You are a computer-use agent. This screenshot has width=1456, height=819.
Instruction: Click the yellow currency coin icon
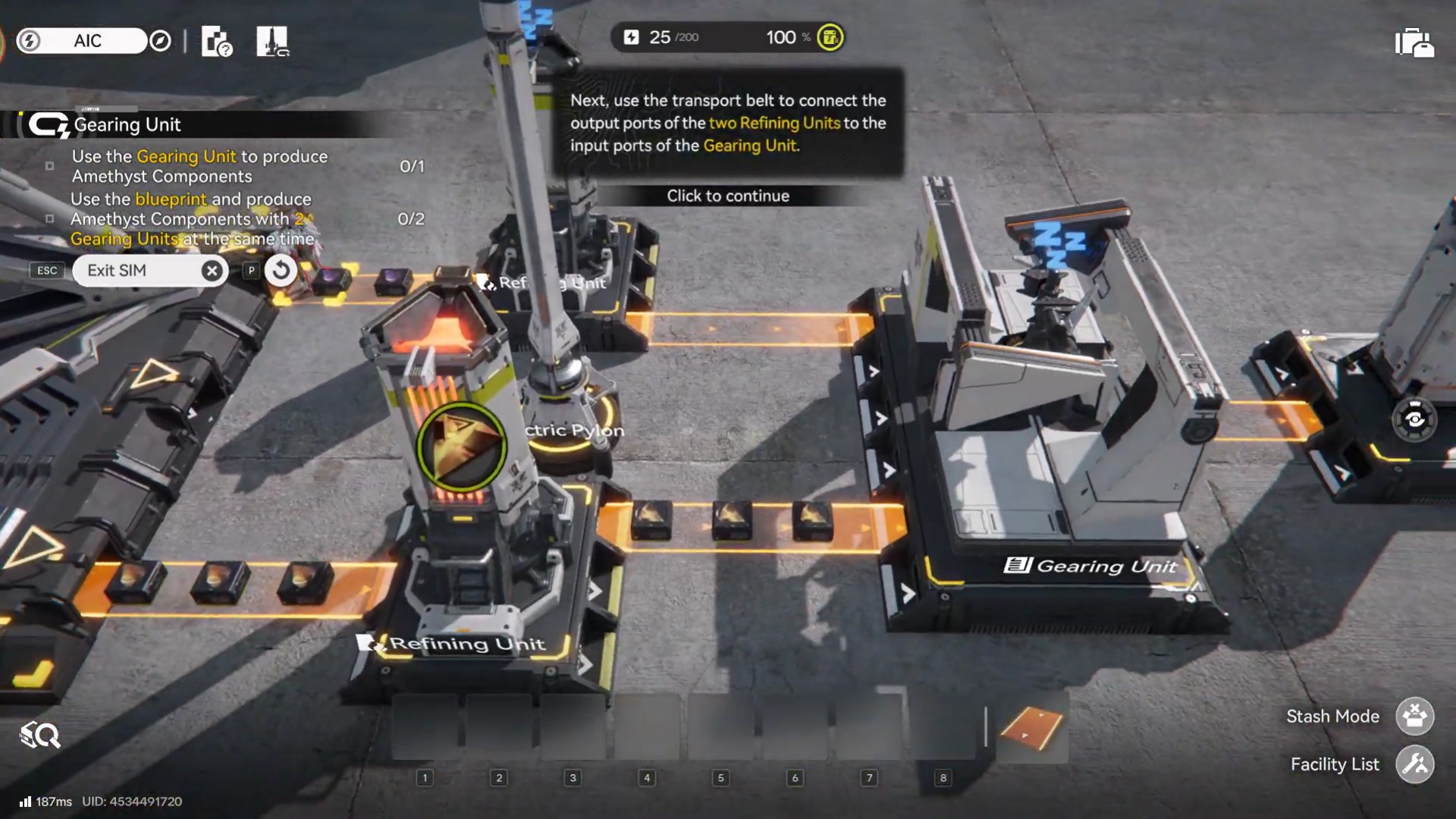click(x=830, y=37)
